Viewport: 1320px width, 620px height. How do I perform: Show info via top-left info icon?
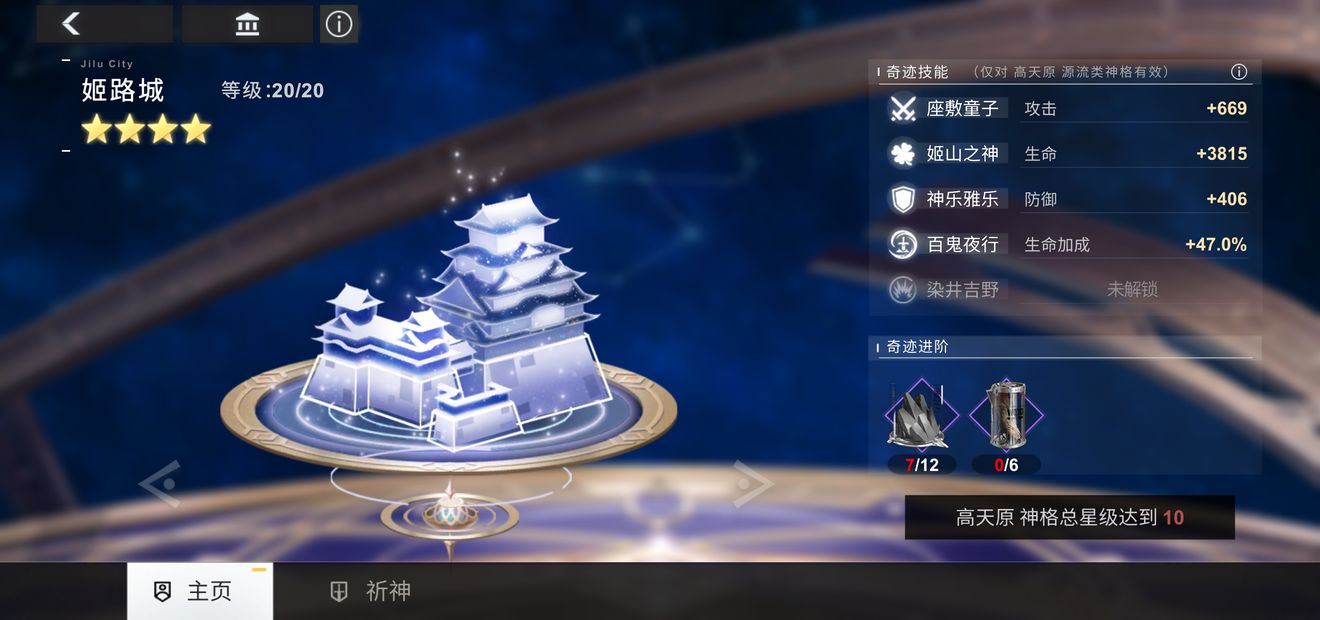[339, 24]
